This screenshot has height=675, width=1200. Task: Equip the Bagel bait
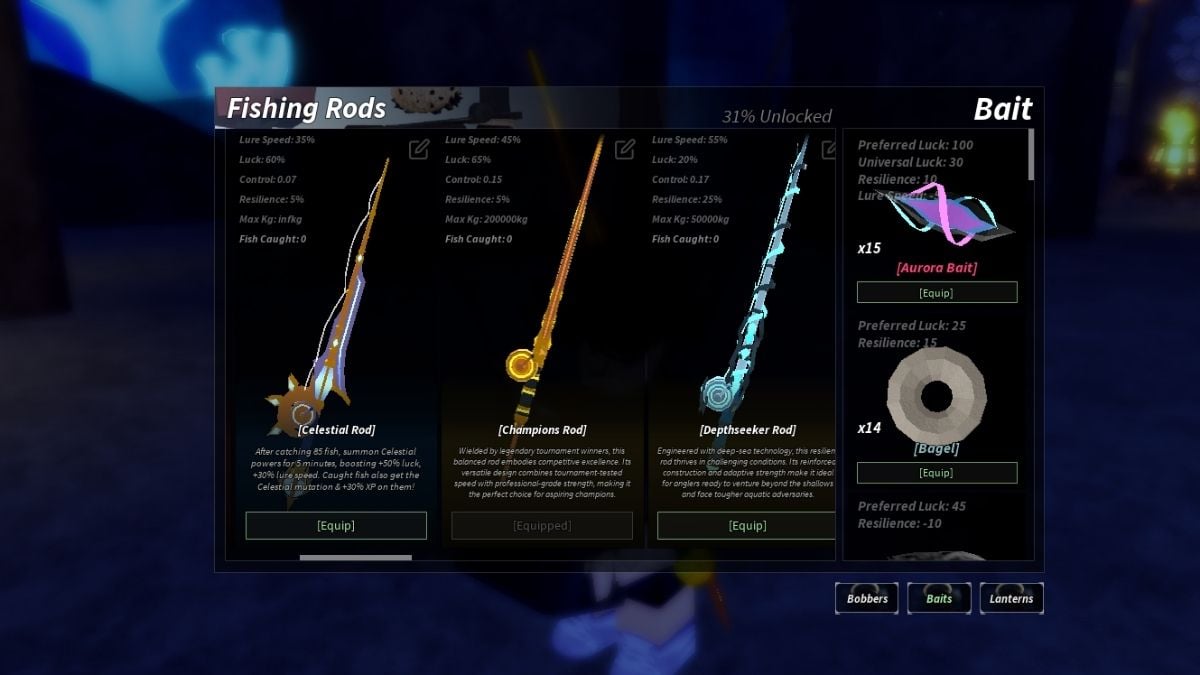point(937,473)
